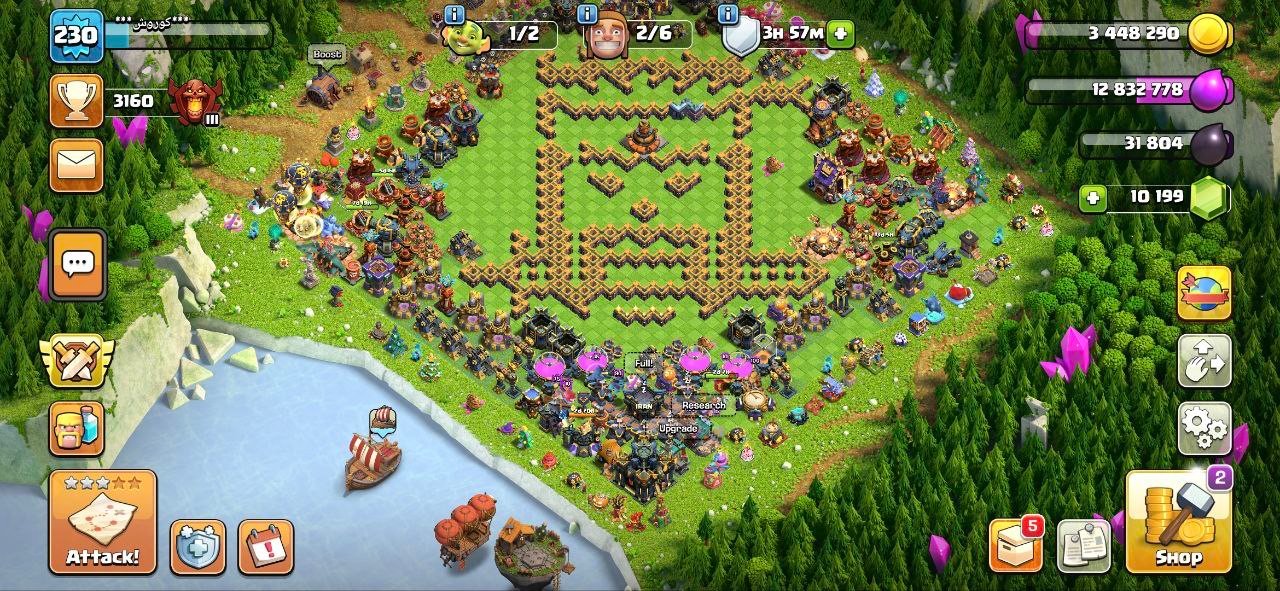
Task: Click the blue shield icon beside Attack
Action: pyautogui.click(x=197, y=546)
